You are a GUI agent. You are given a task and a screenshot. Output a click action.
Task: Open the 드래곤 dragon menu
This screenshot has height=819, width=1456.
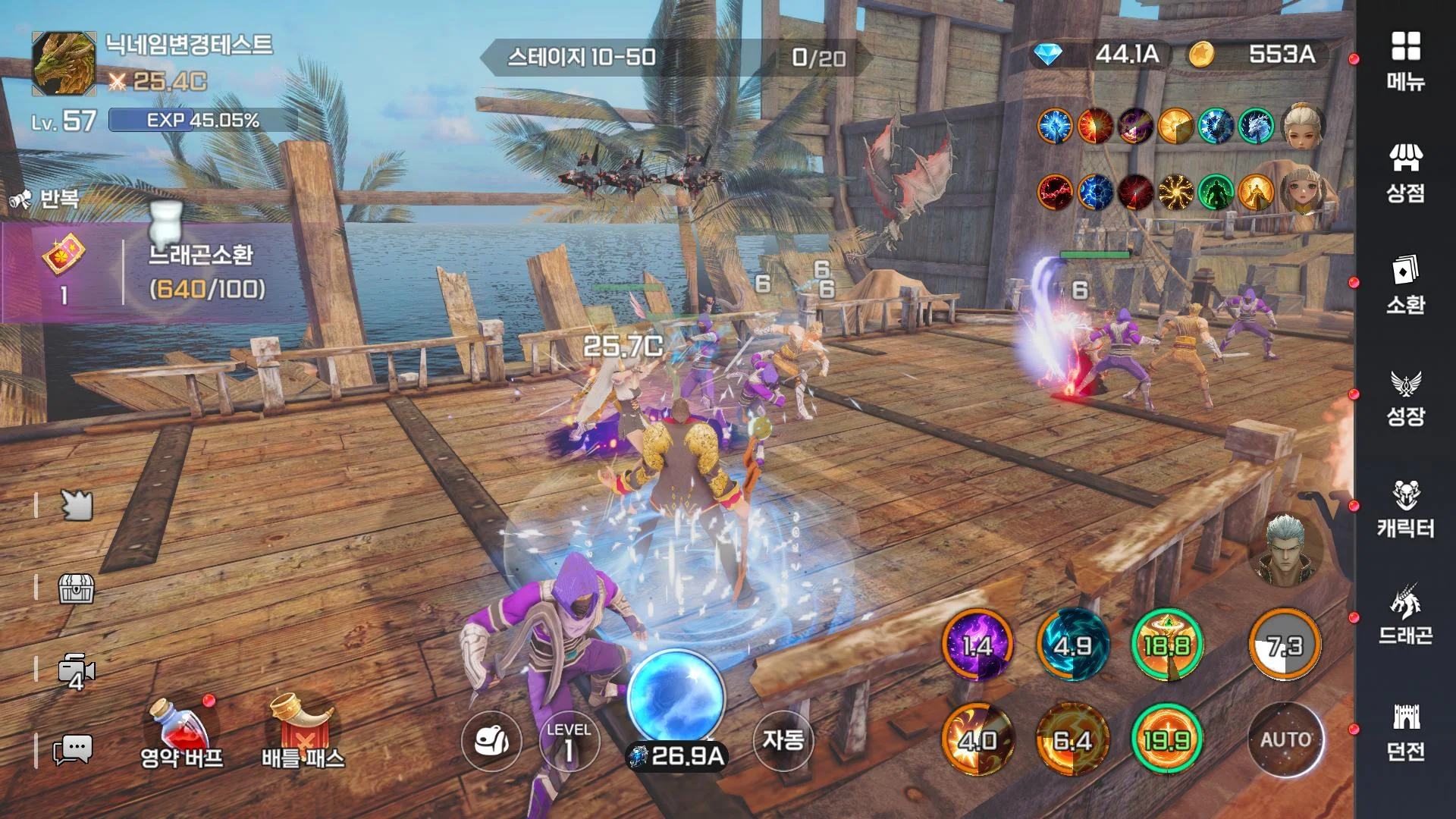point(1405,616)
